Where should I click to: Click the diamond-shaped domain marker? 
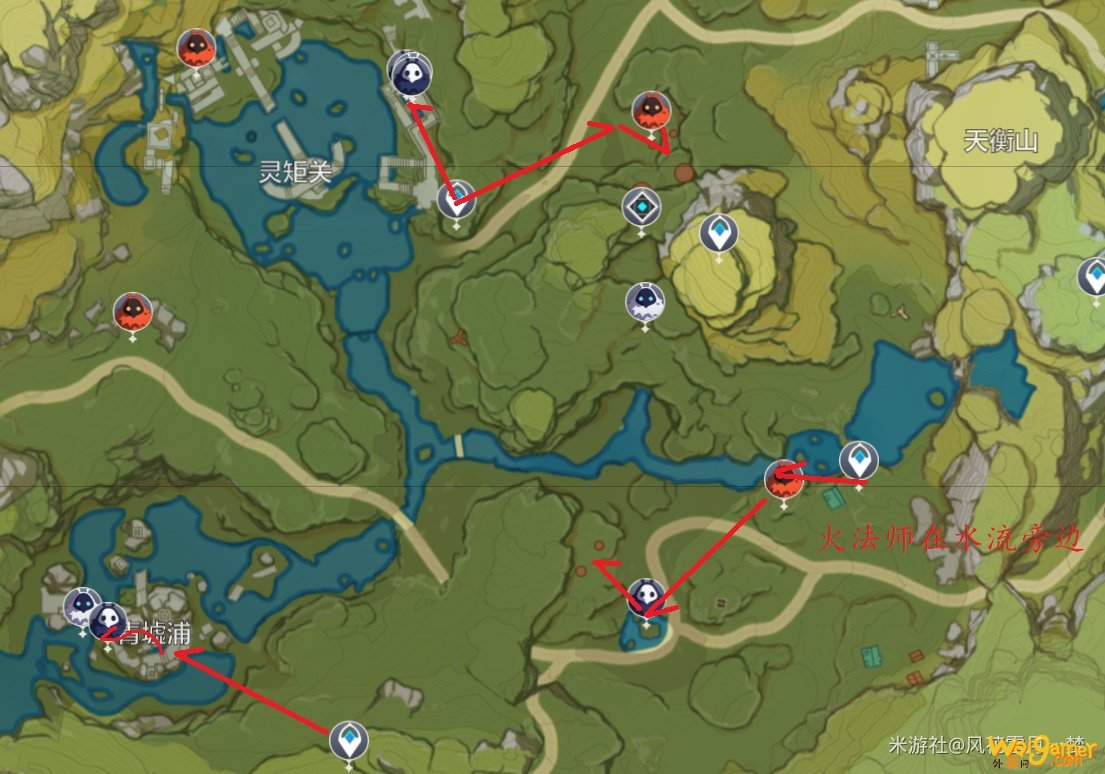point(641,207)
